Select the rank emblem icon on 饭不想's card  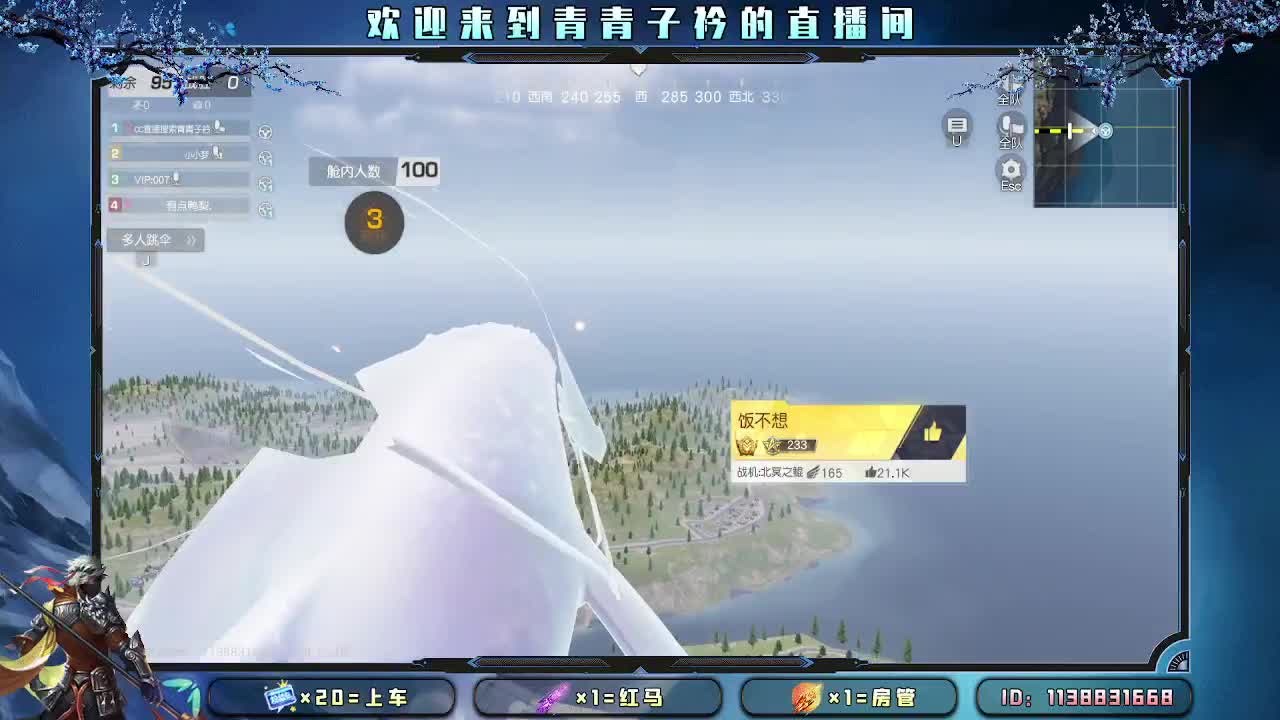[x=746, y=447]
